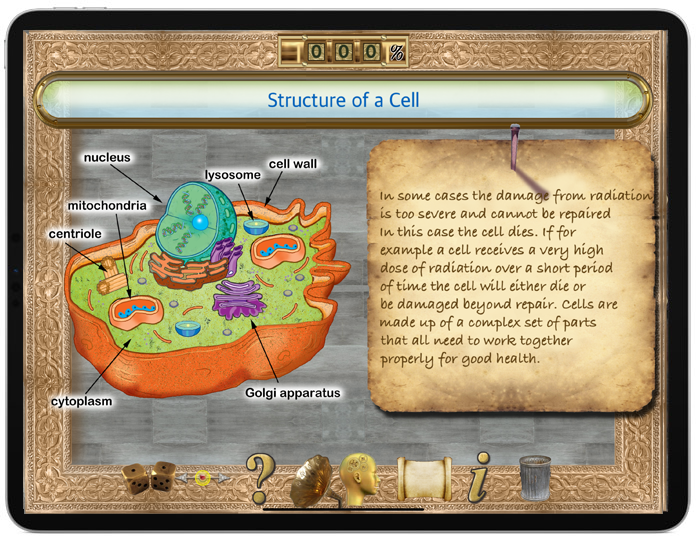This screenshot has width=700, height=540.
Task: Click the cell wall label
Action: coord(292,164)
